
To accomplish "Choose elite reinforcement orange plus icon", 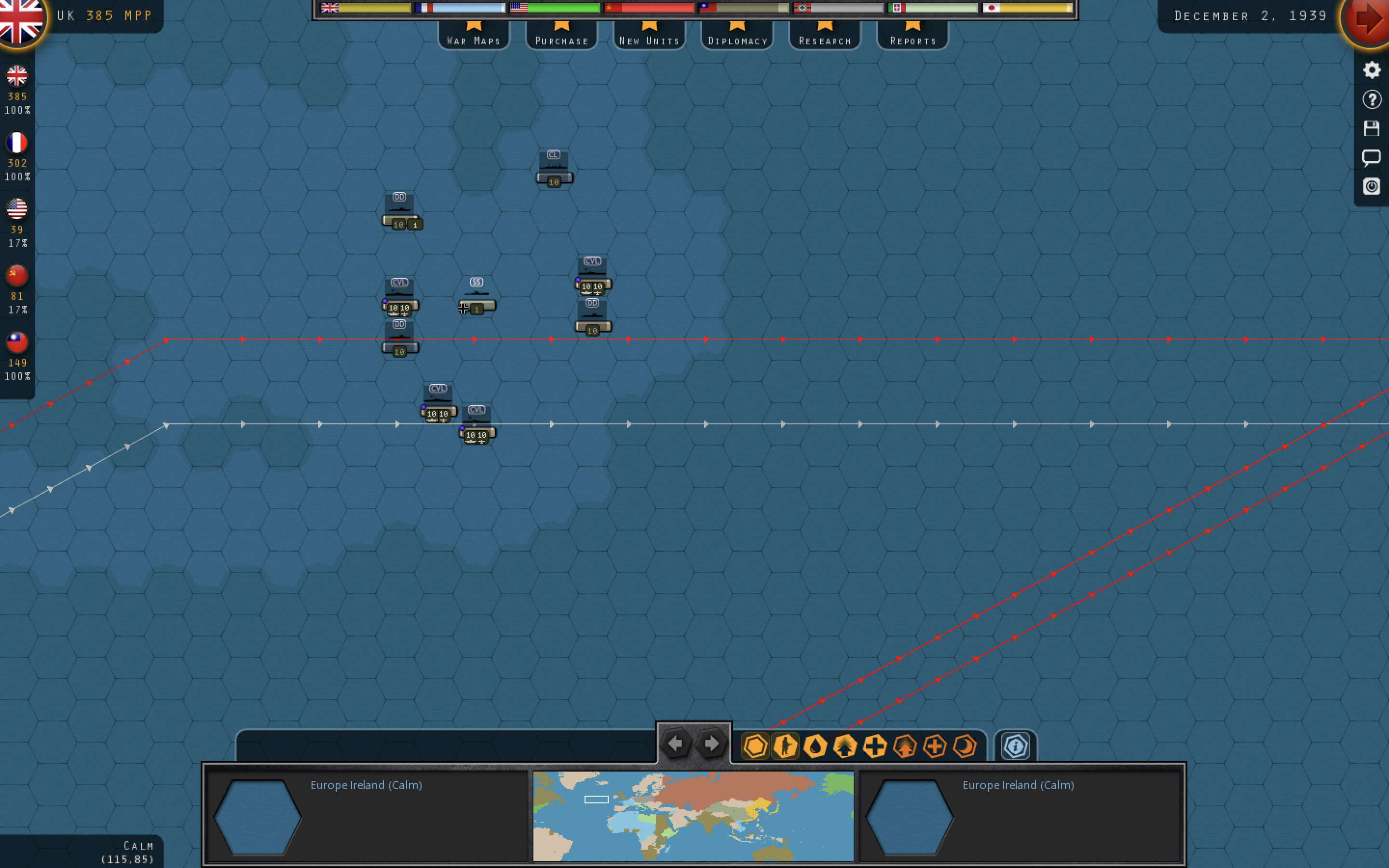I will 935,746.
